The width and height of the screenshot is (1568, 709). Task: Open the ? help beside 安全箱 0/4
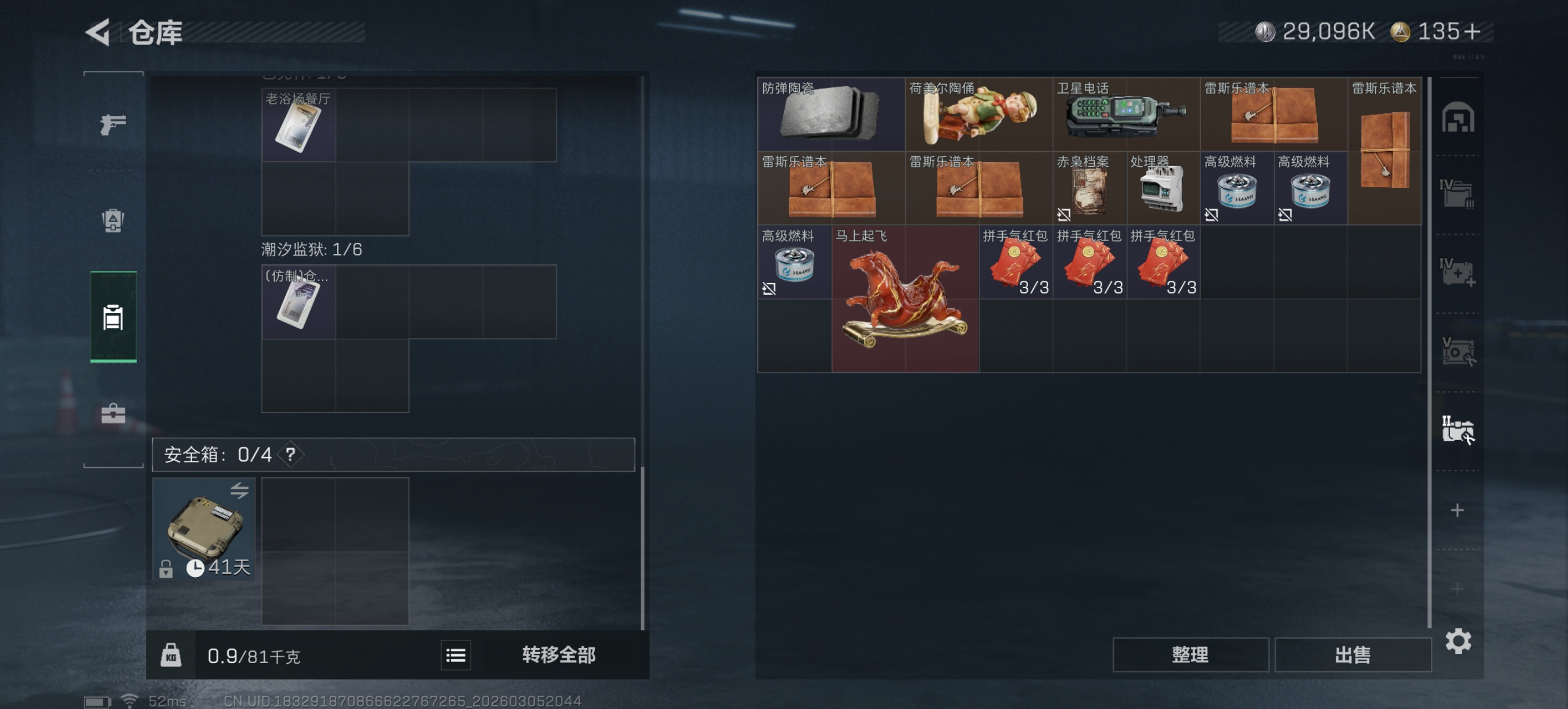coord(292,454)
